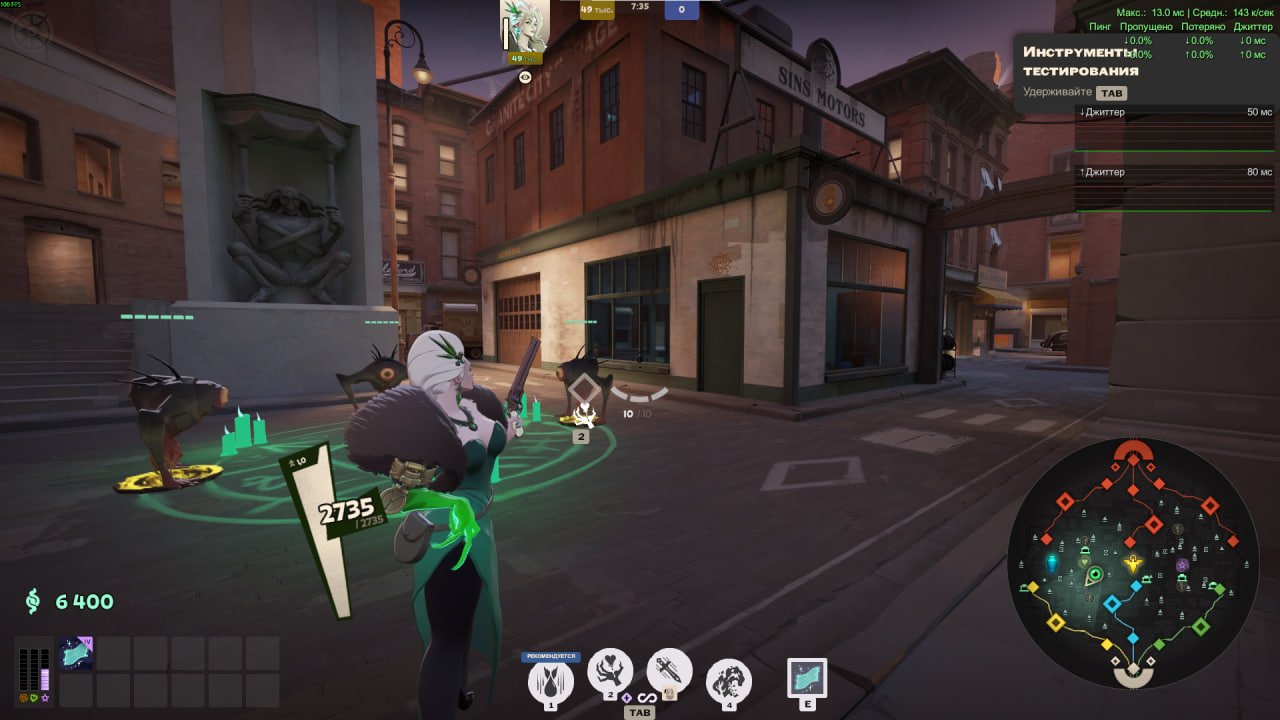
Task: Activate the dagger ability in slot 3
Action: 669,669
